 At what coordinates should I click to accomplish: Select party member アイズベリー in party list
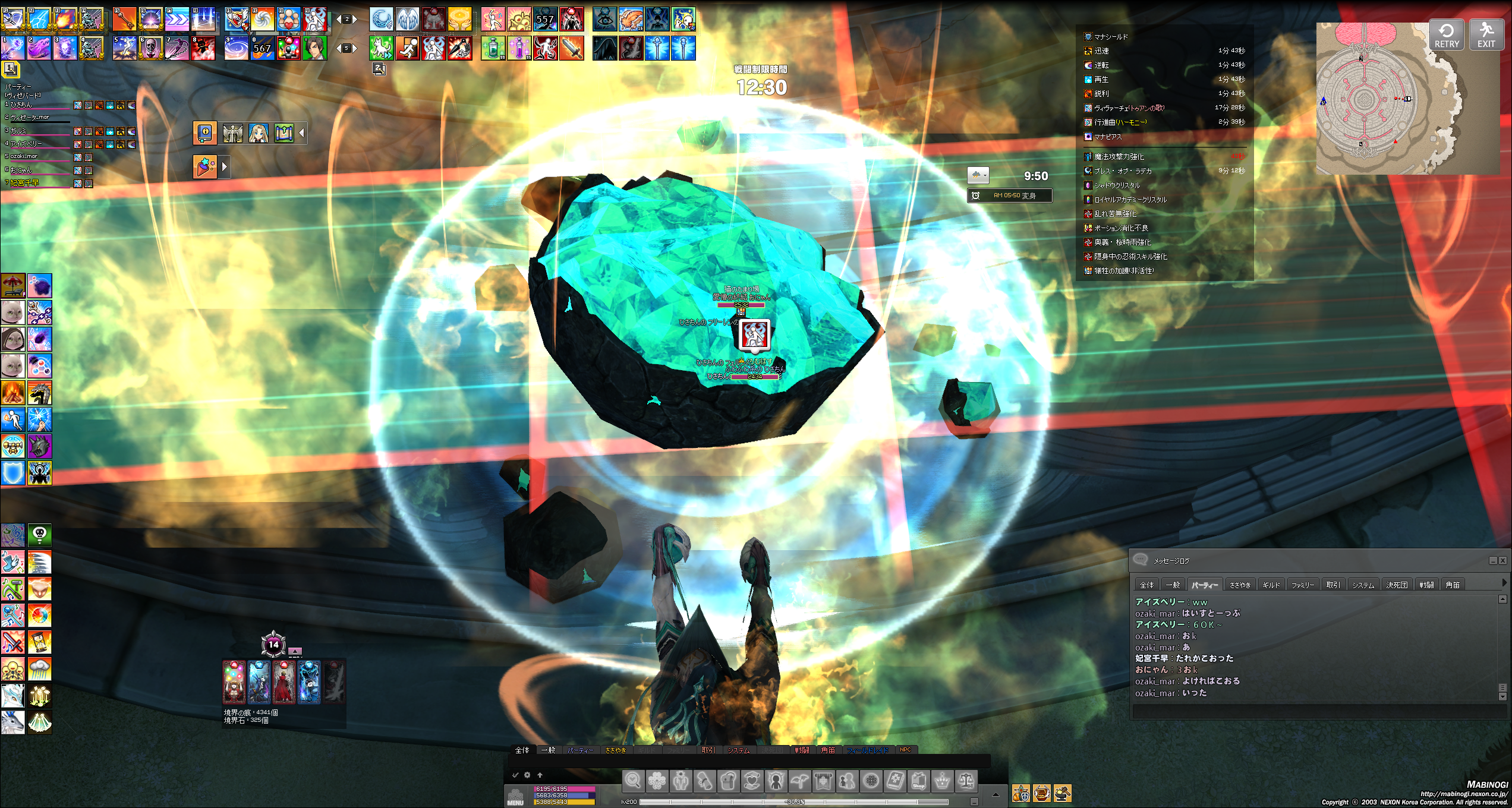(x=27, y=144)
